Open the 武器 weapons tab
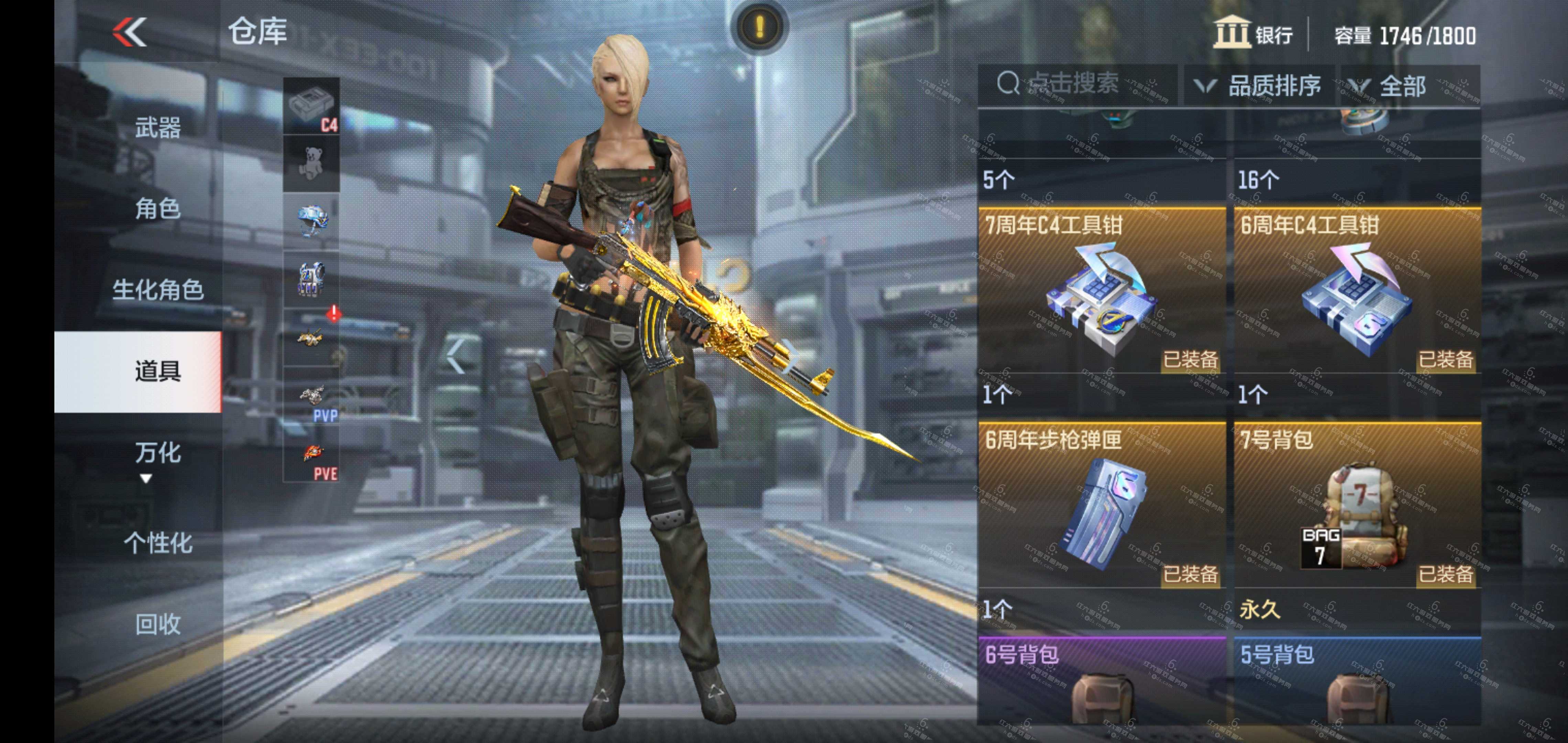 point(157,128)
